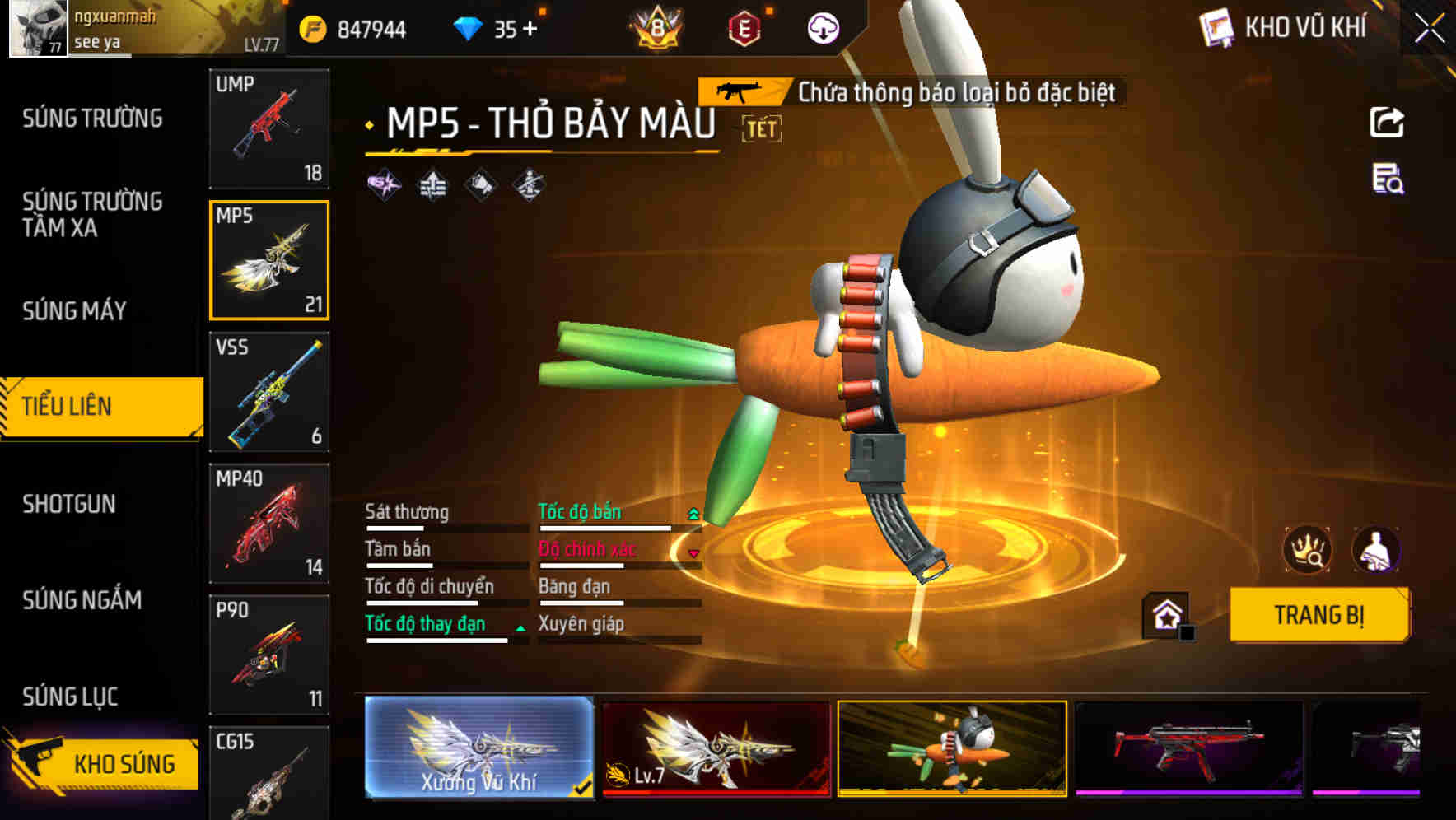The height and width of the screenshot is (820, 1456).
Task: Close the weapon vault screen
Action: (x=1430, y=29)
